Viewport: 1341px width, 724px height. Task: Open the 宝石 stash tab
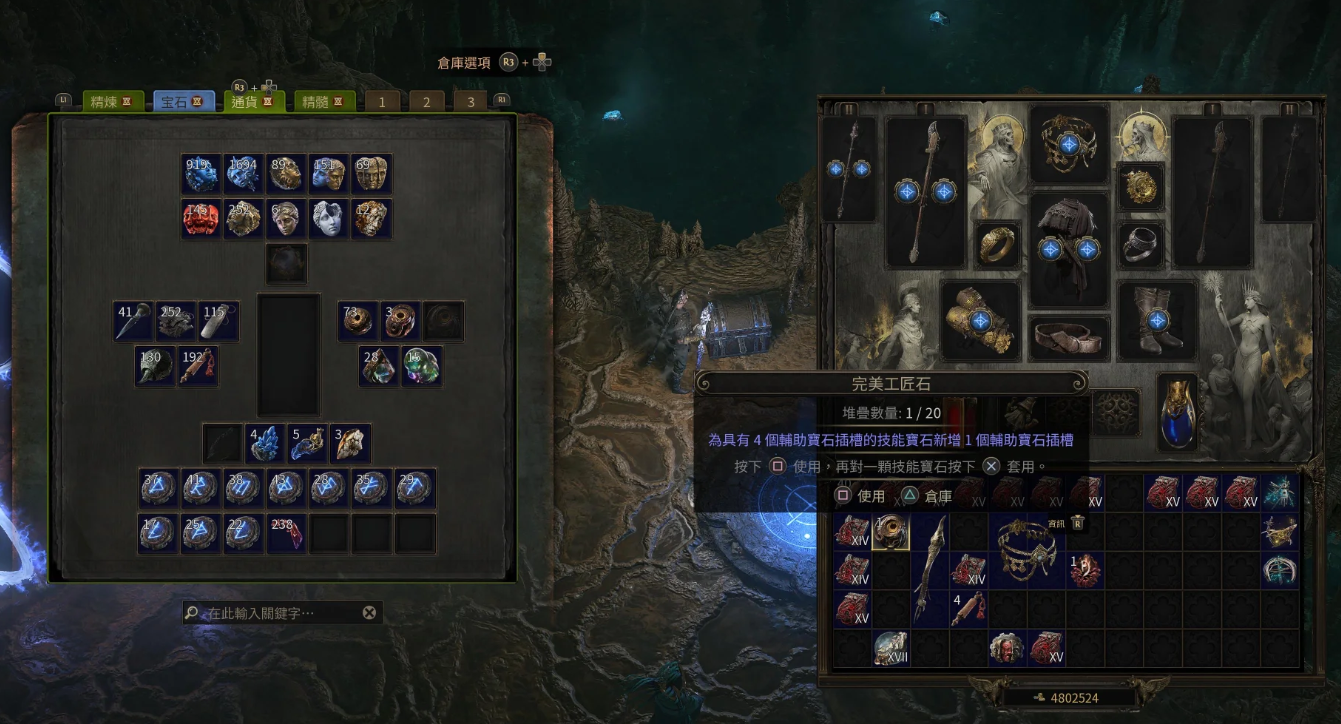182,102
